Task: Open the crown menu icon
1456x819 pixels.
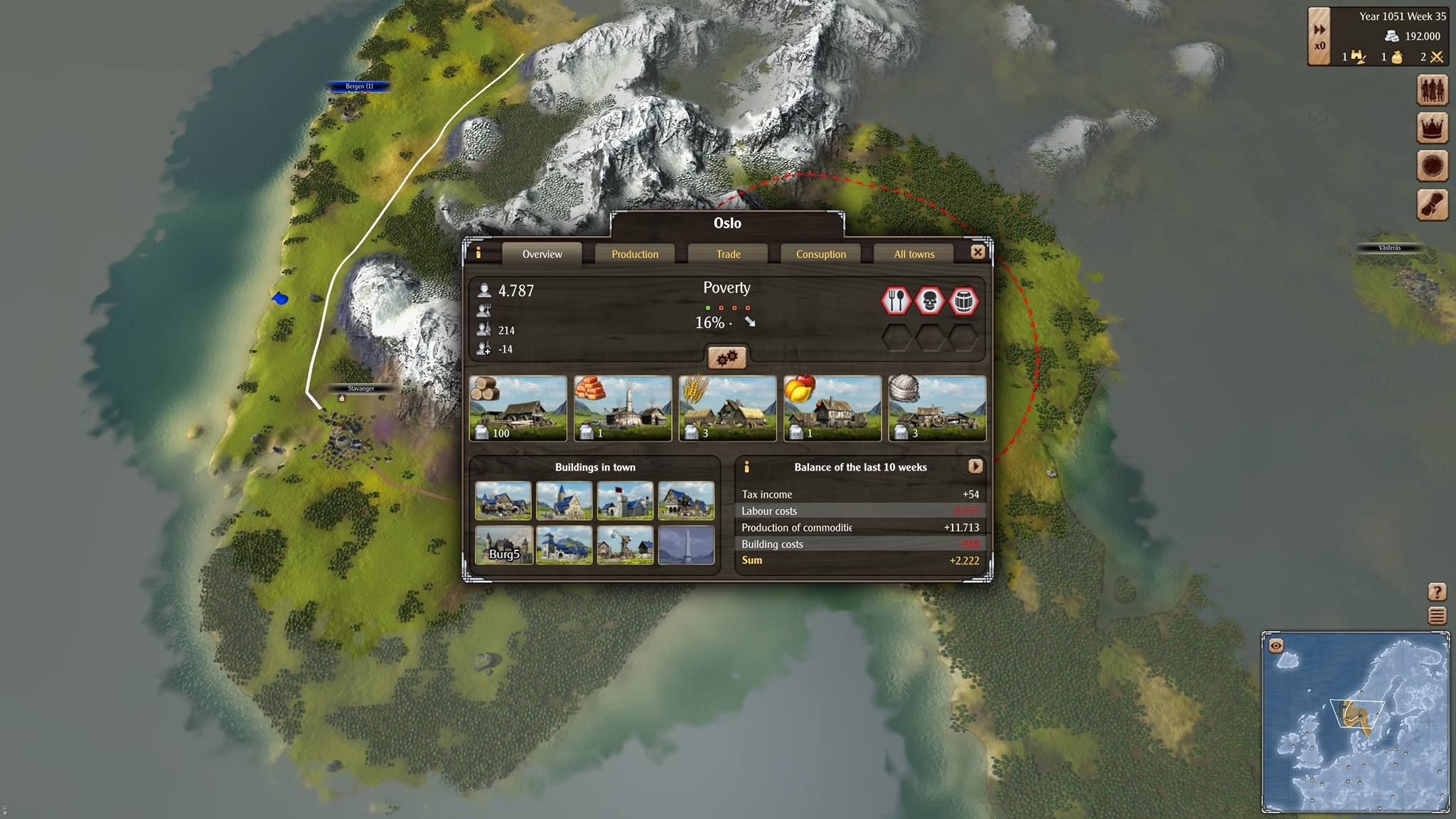Action: 1433,128
